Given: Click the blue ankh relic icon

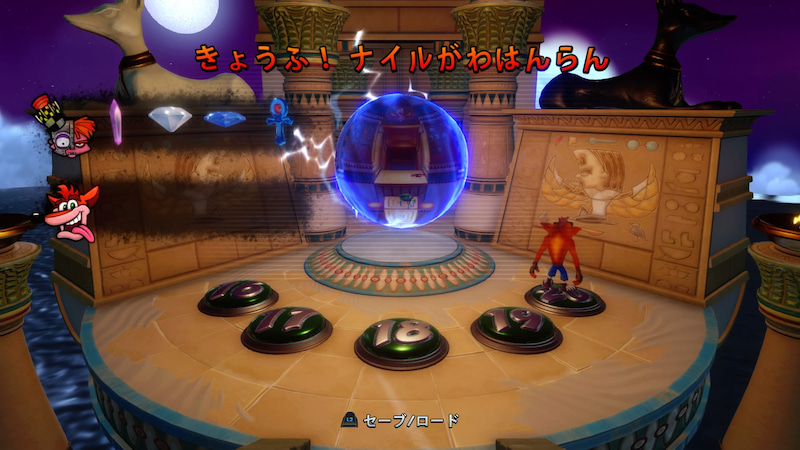Looking at the screenshot, I should (x=277, y=119).
